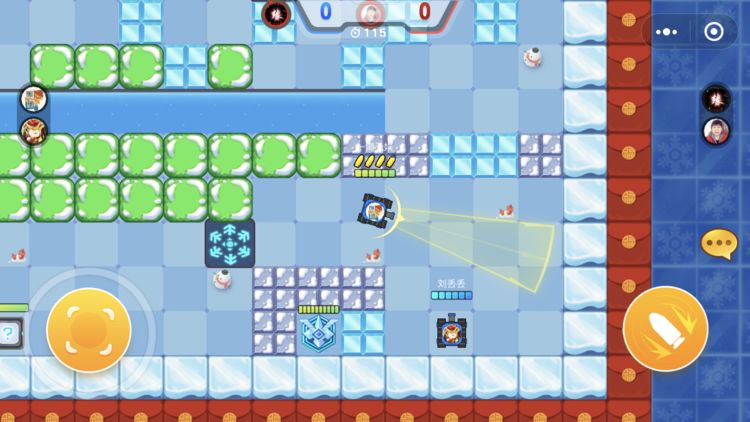750x422 pixels.
Task: Select the left team's monkey avatar
Action: pos(33,131)
